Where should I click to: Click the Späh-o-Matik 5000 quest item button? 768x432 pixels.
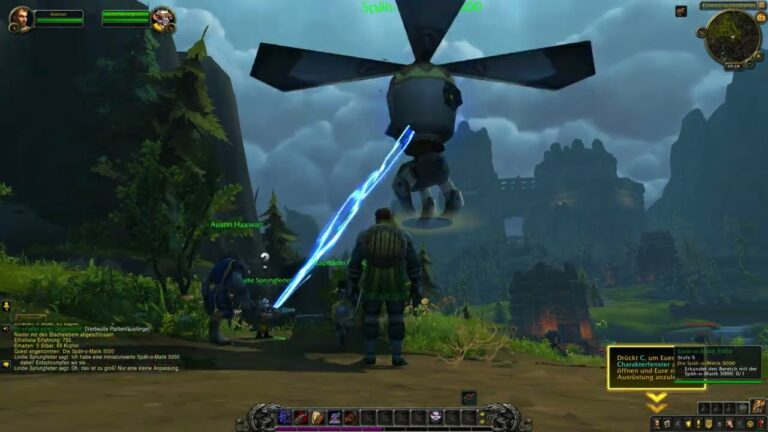(468, 398)
